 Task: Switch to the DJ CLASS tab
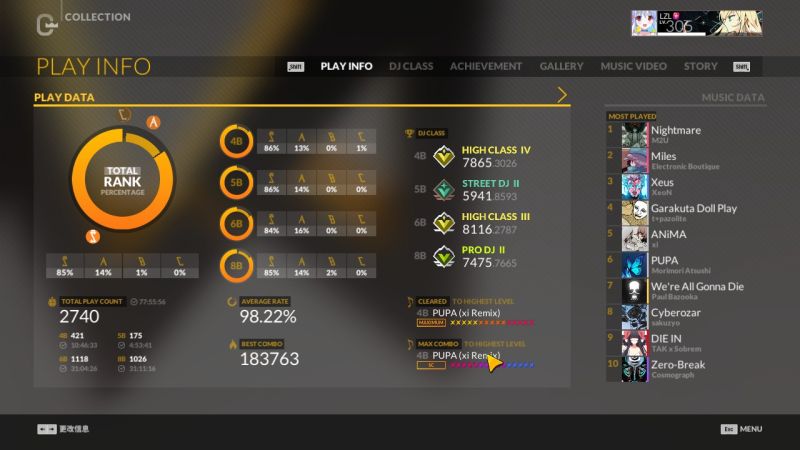pos(410,66)
